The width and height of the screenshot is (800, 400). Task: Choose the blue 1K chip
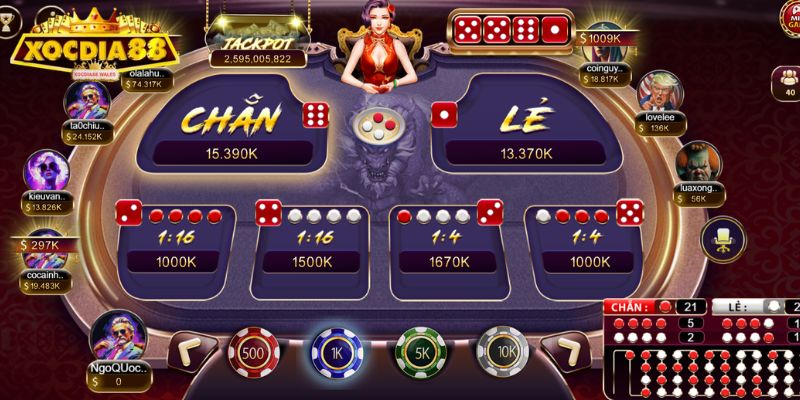[337, 352]
